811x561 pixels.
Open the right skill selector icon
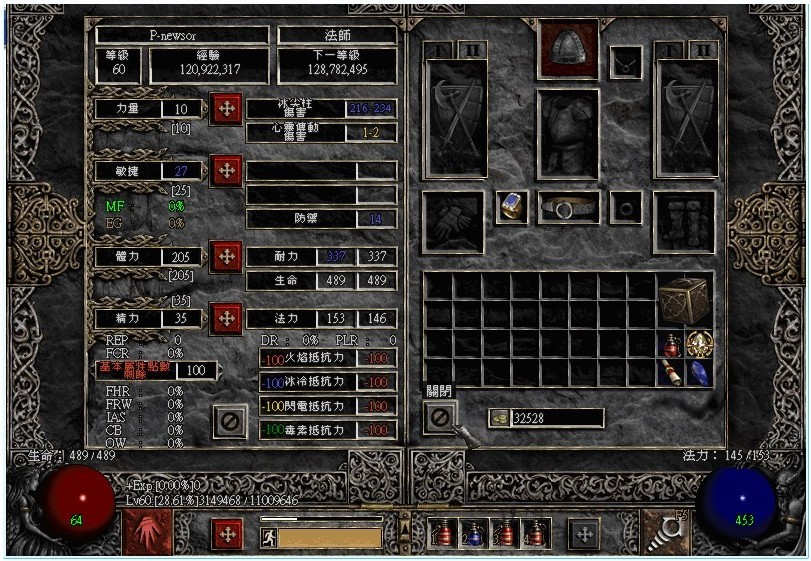662,532
